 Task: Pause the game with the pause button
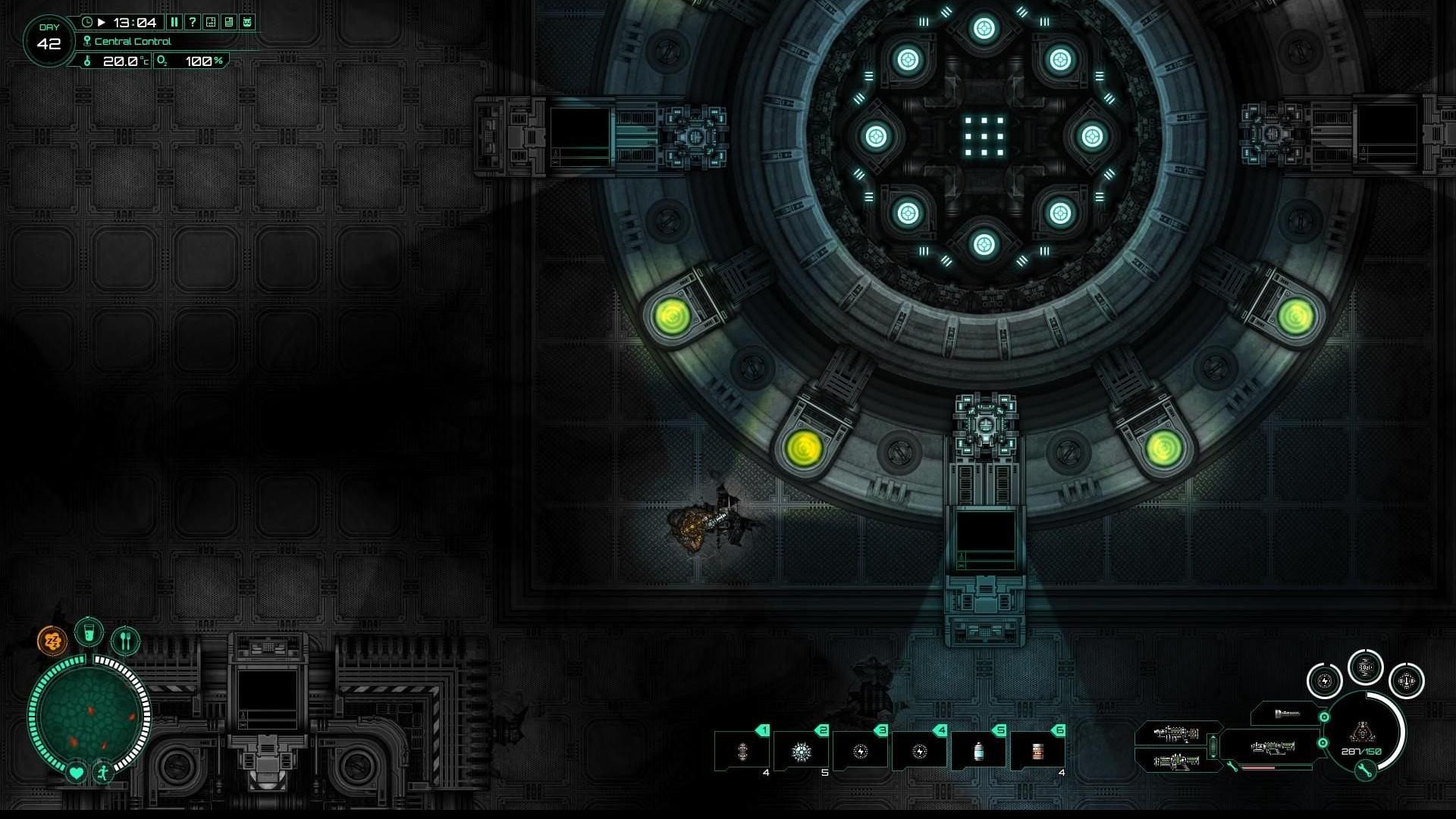(x=174, y=22)
